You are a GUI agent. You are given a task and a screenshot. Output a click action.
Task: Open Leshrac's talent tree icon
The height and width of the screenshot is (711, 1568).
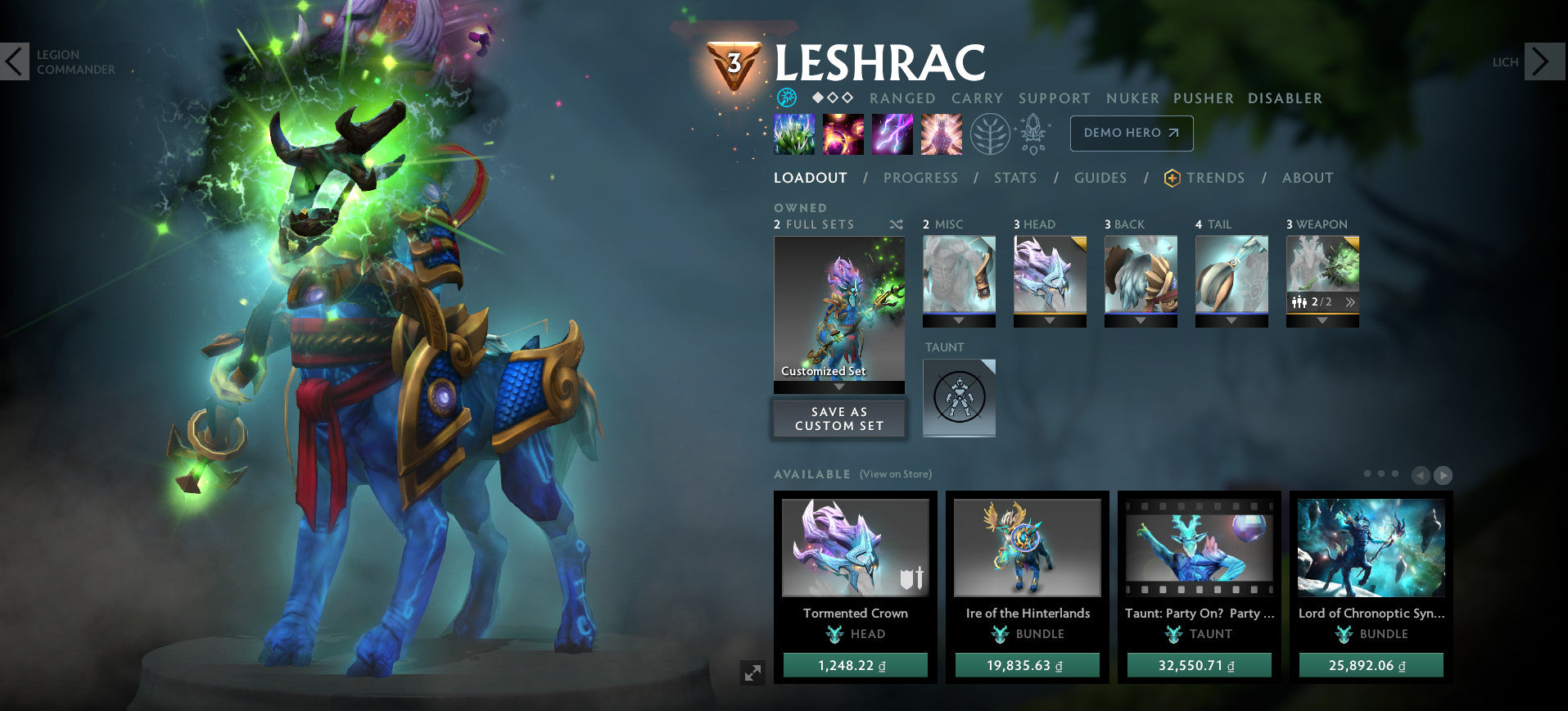[989, 134]
